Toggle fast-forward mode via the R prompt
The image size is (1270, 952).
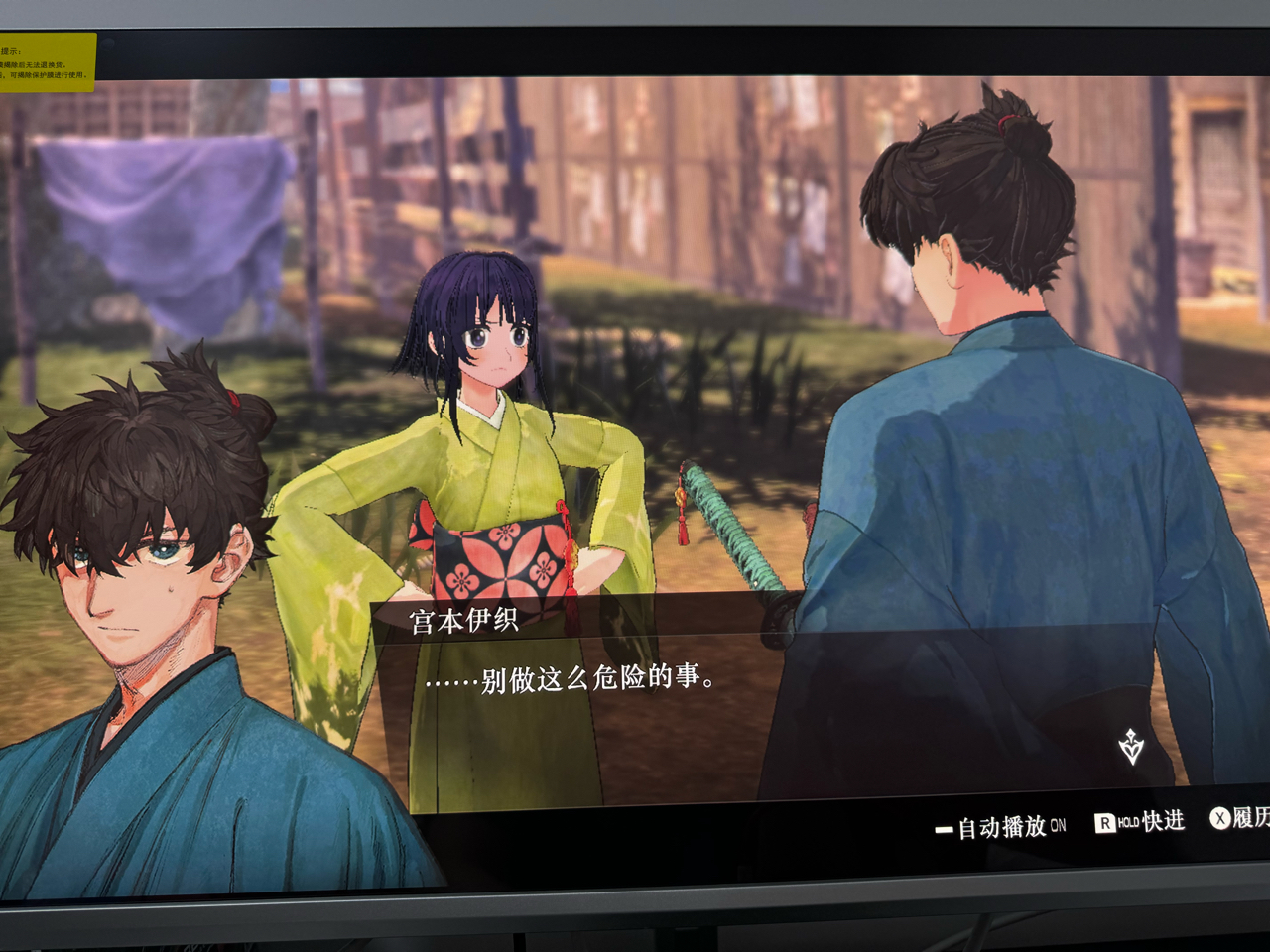(1105, 822)
